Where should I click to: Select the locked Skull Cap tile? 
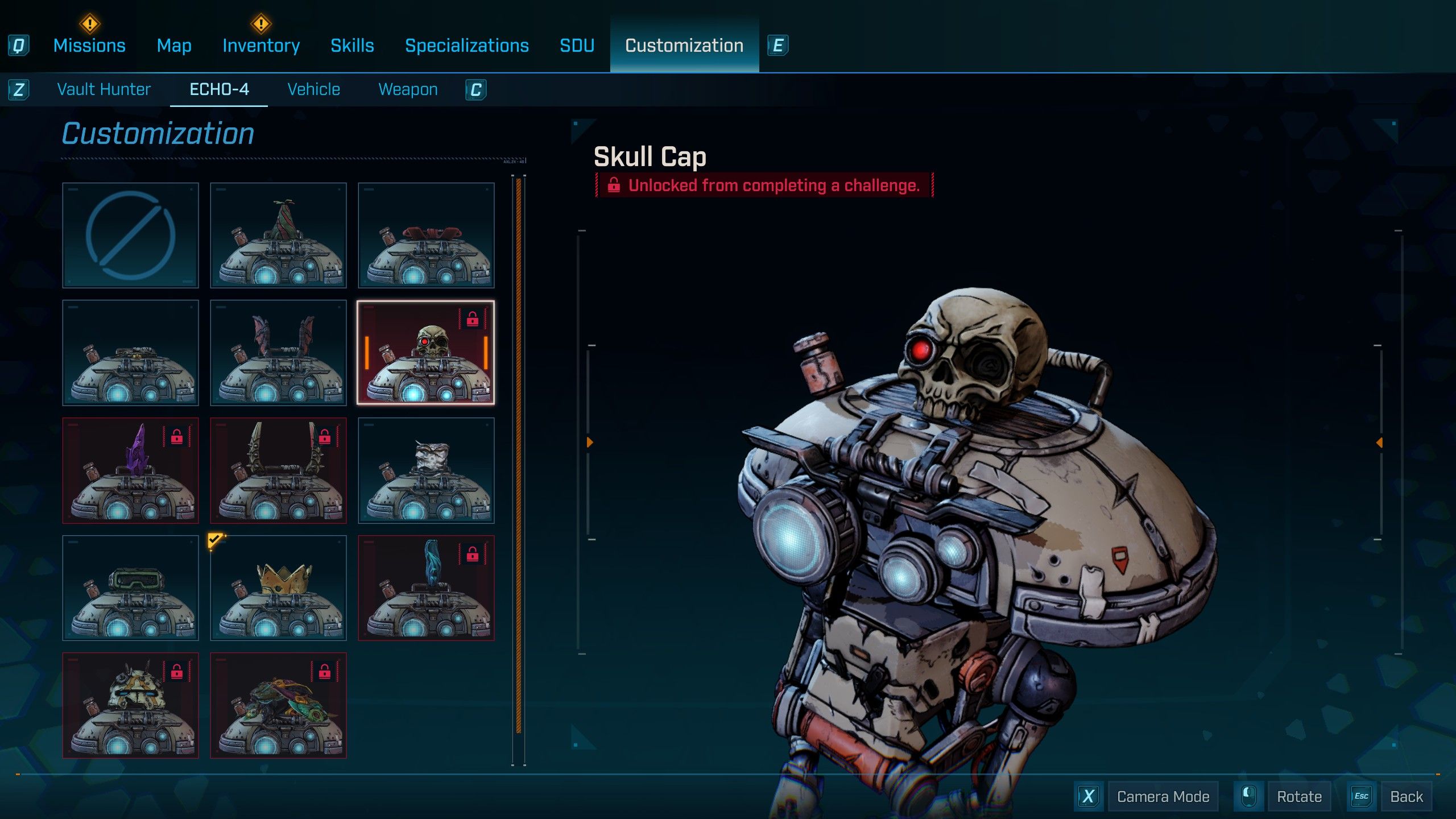pyautogui.click(x=426, y=353)
